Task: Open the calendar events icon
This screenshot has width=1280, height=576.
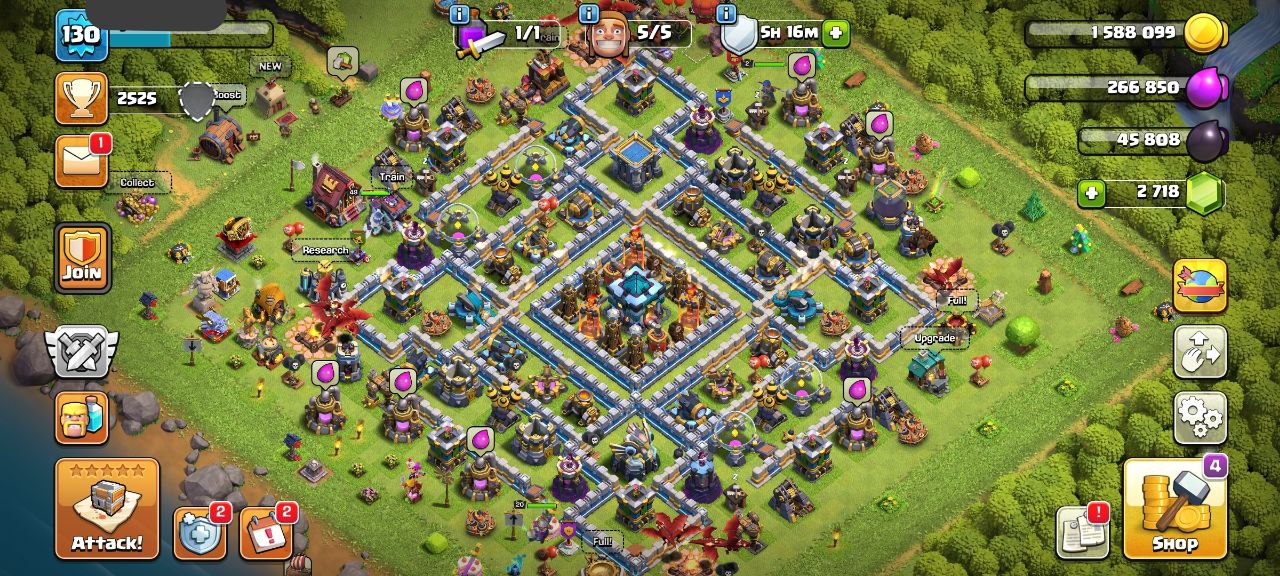Action: pos(264,533)
